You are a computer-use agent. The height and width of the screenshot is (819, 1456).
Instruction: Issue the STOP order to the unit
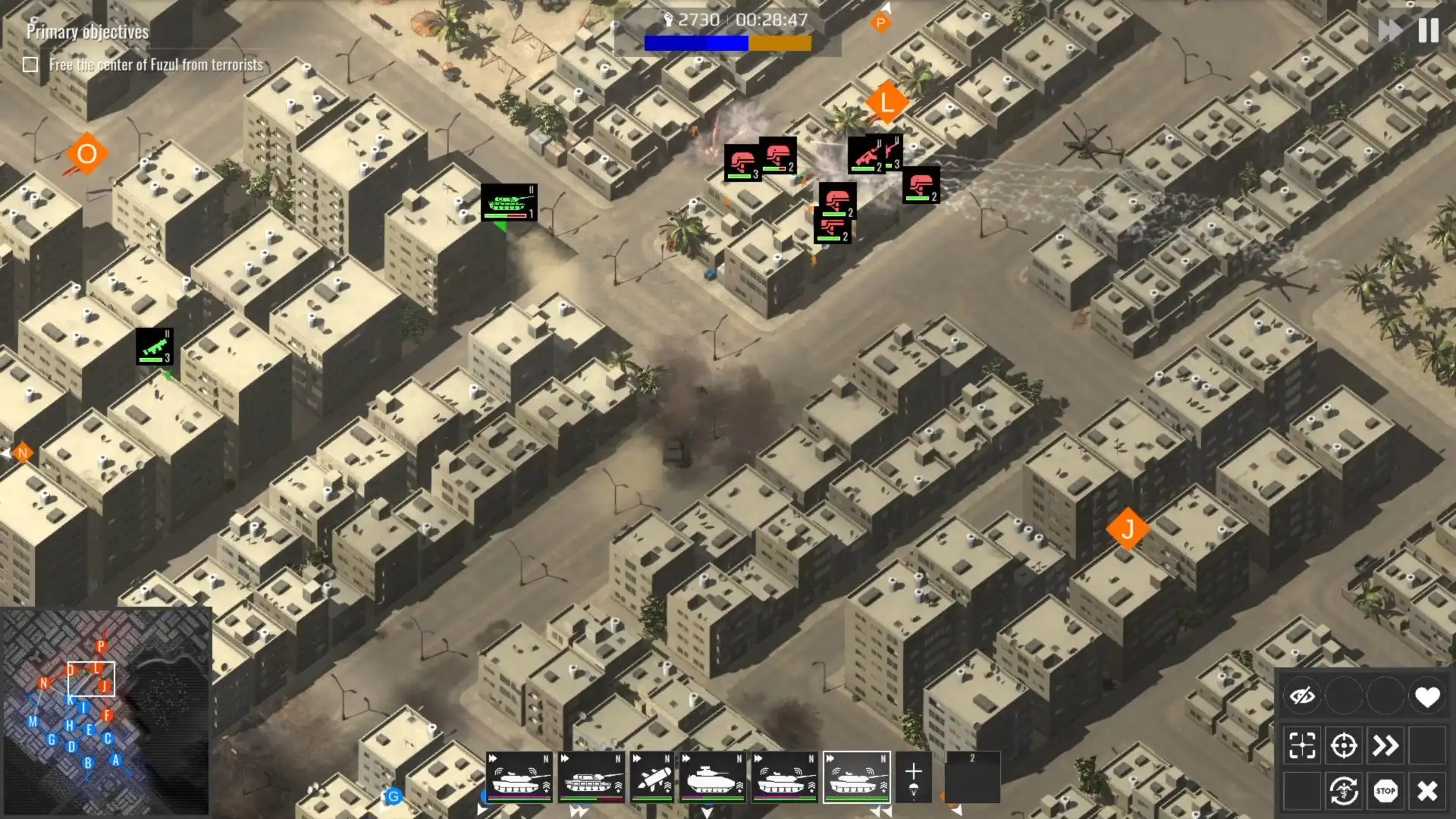tap(1385, 790)
